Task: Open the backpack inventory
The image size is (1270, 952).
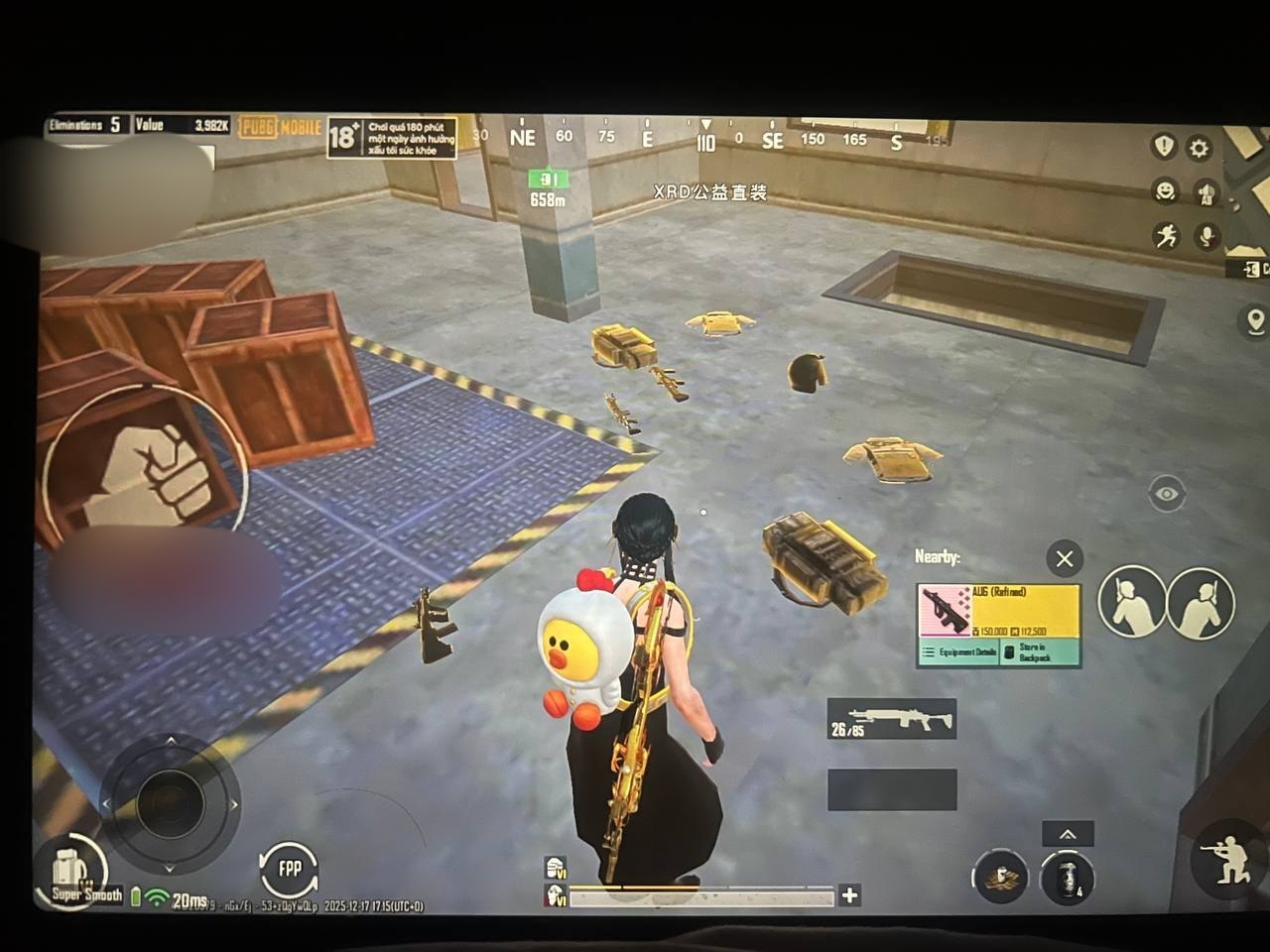Action: (x=67, y=871)
